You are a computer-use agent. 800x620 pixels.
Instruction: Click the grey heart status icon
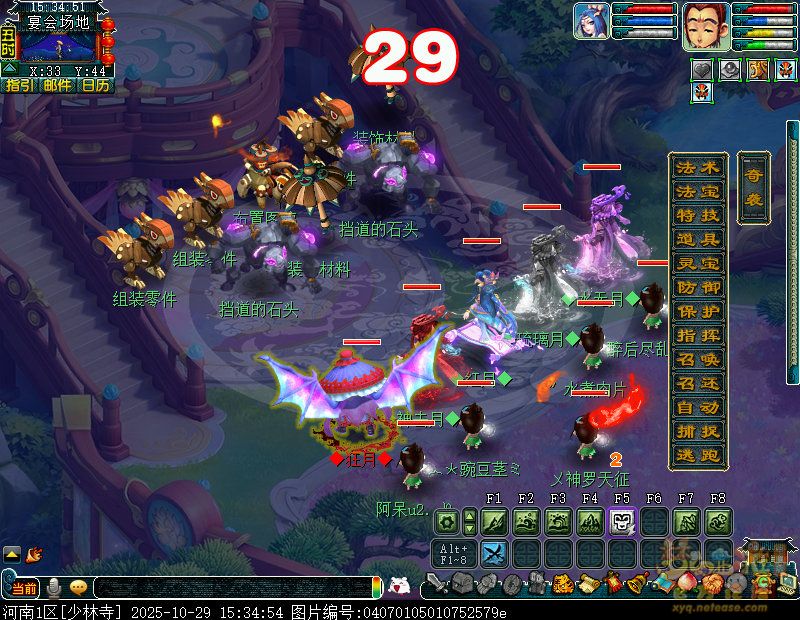tap(704, 69)
